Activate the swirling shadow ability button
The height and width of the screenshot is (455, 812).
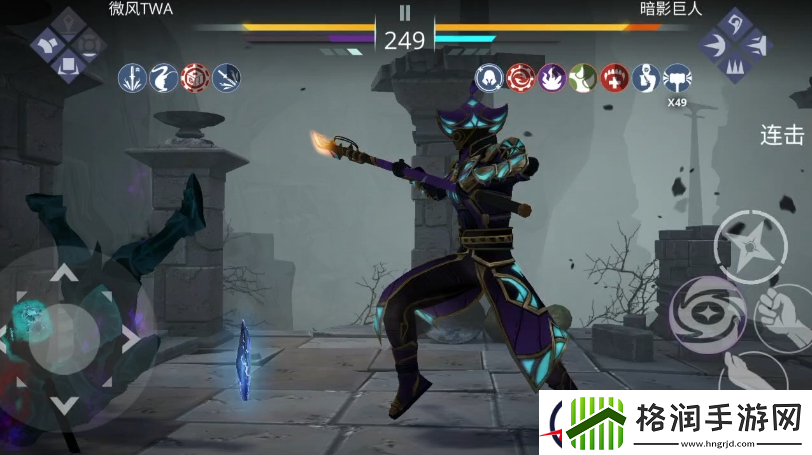click(707, 311)
